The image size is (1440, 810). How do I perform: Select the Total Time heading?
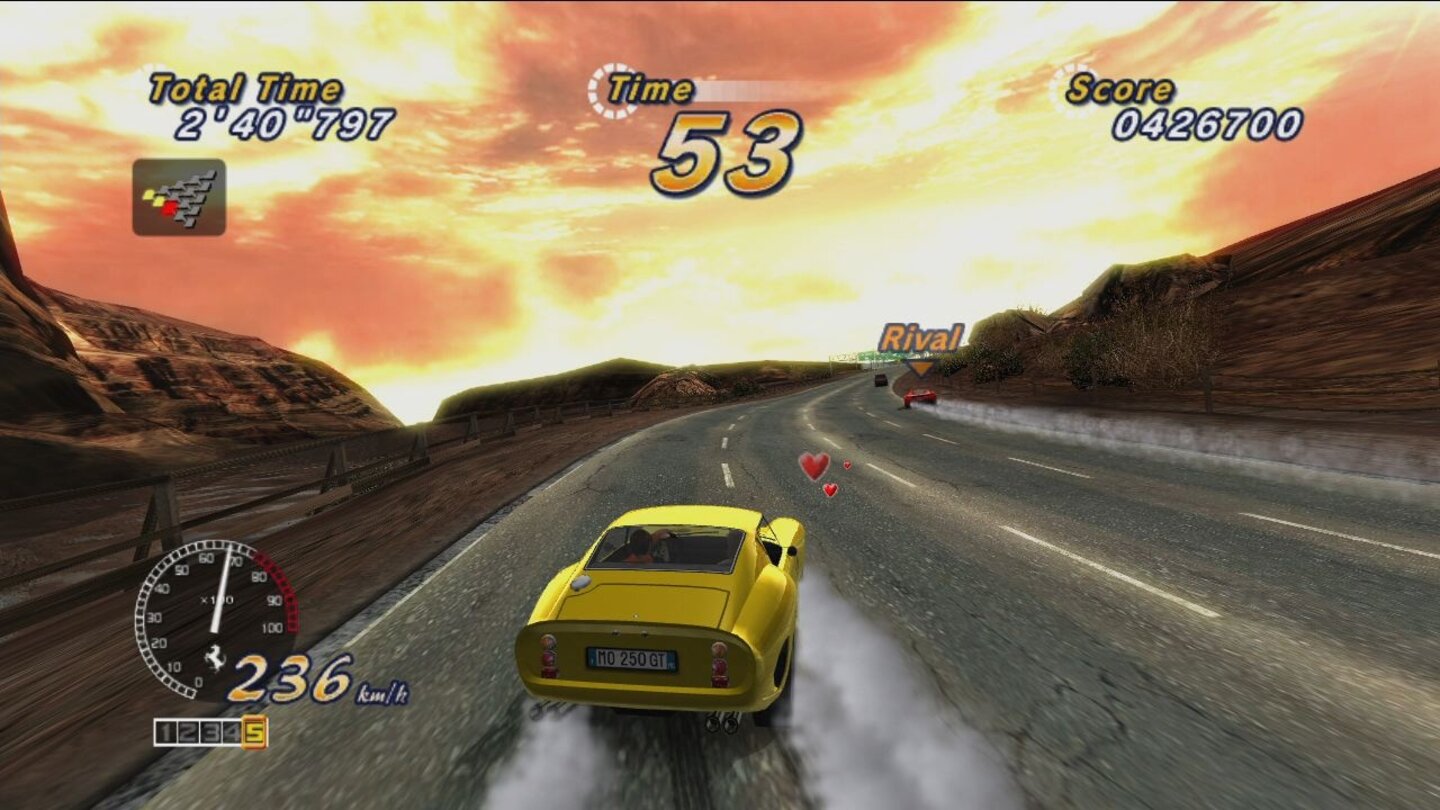[243, 88]
